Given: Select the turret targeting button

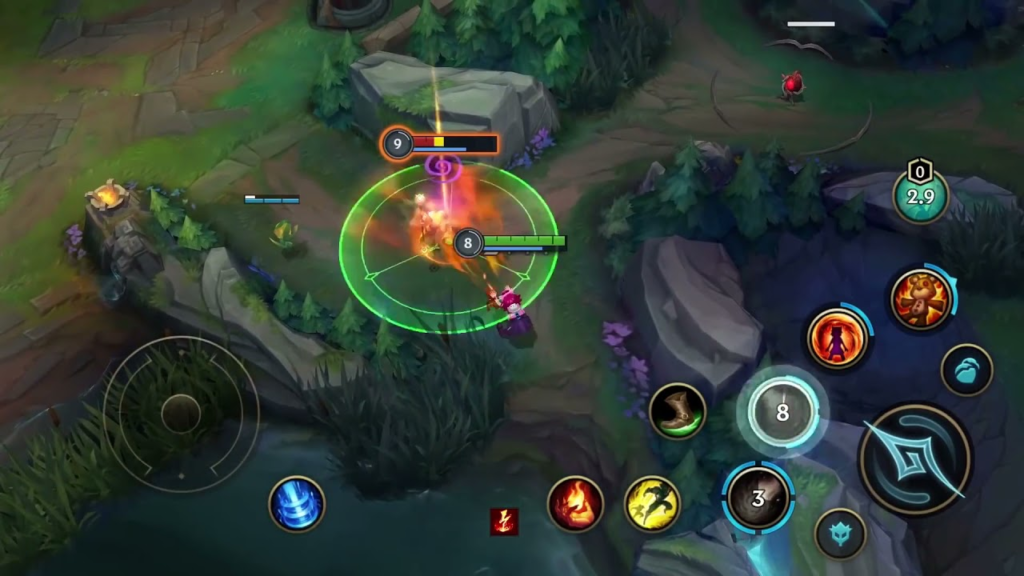Looking at the screenshot, I should pos(840,534).
